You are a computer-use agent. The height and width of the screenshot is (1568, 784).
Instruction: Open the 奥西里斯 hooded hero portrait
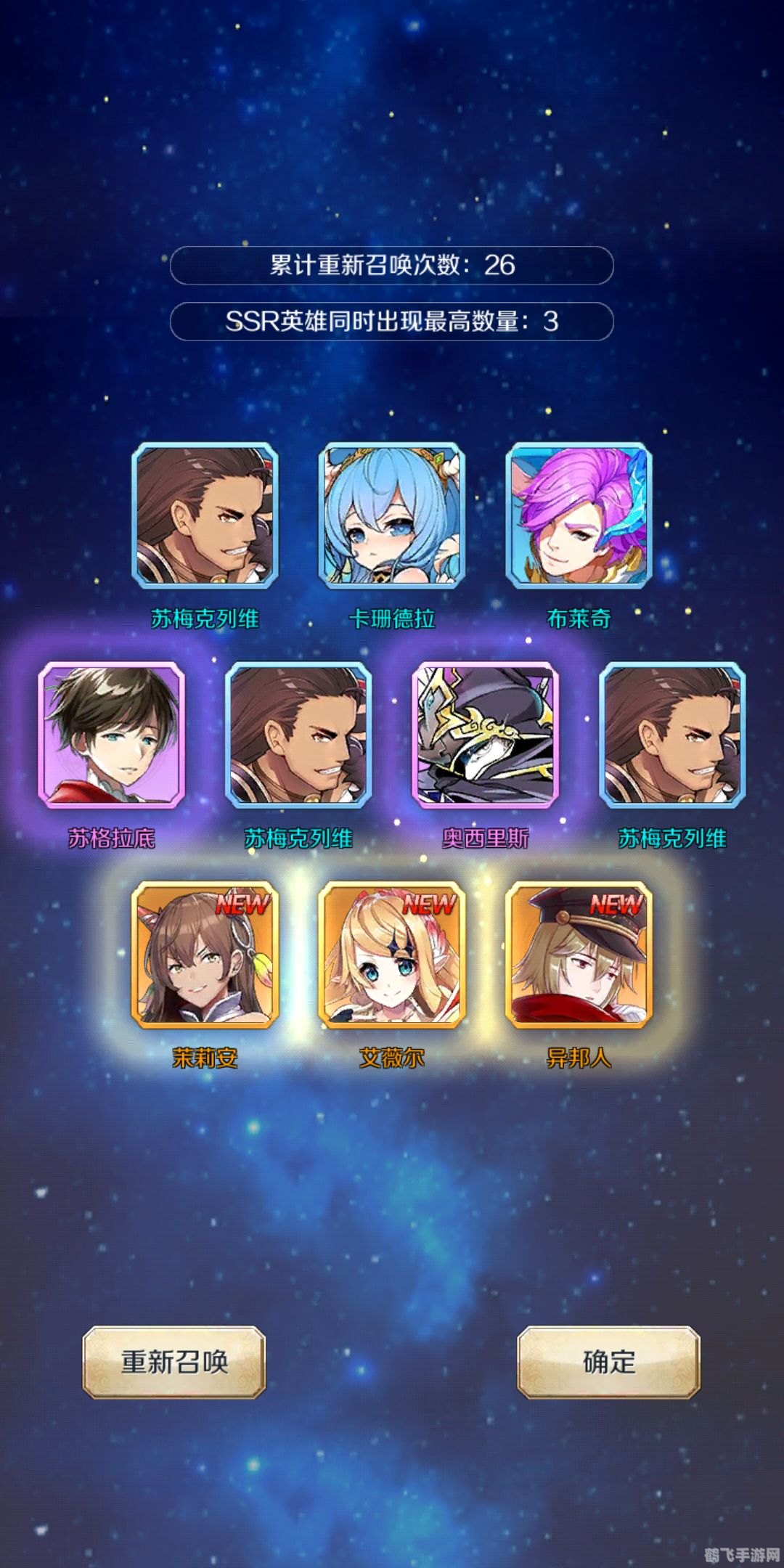(x=485, y=735)
